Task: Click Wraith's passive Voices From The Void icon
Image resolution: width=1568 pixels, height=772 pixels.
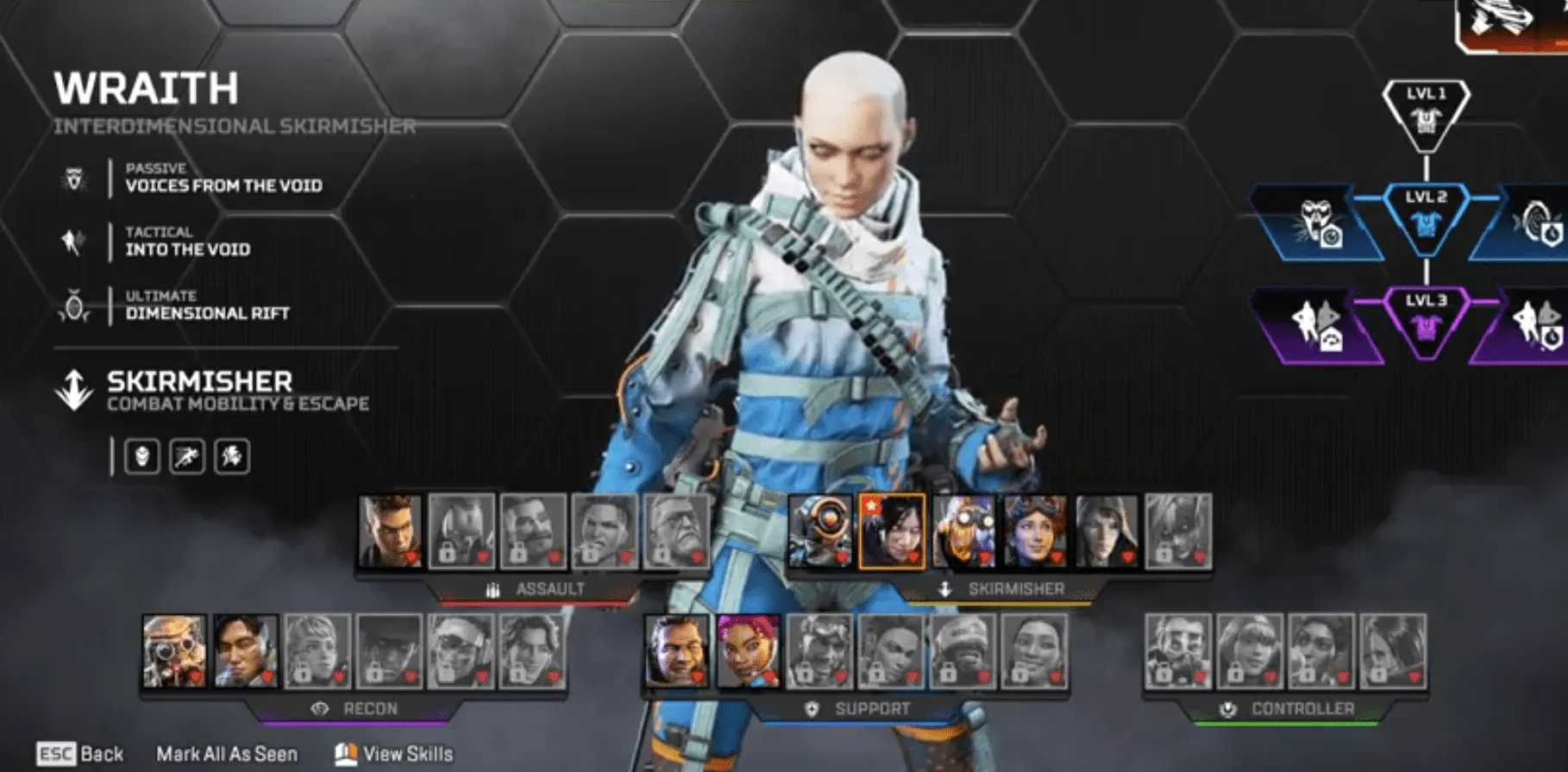Action: [x=74, y=178]
